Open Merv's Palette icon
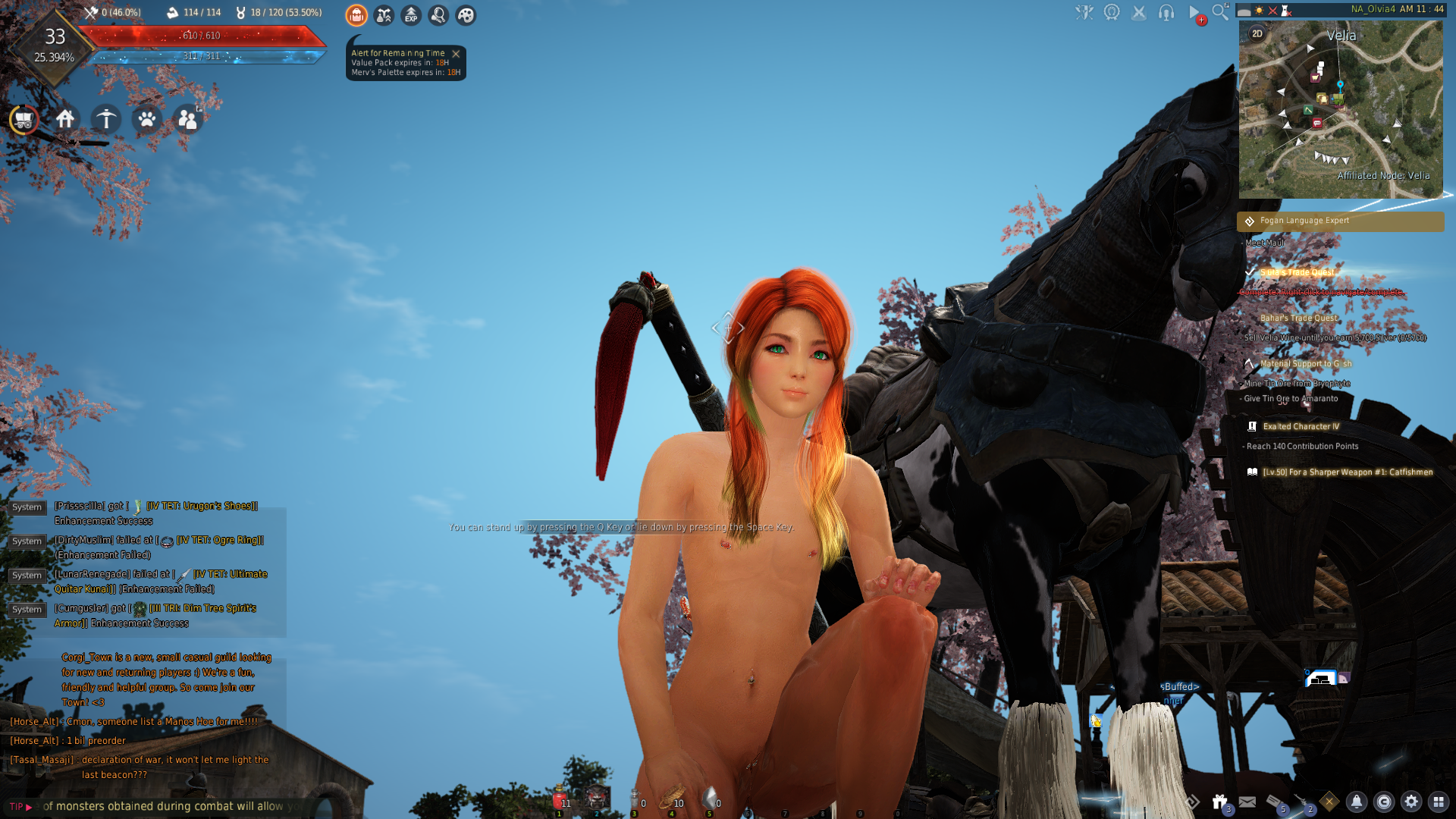The image size is (1456, 819). 465,15
